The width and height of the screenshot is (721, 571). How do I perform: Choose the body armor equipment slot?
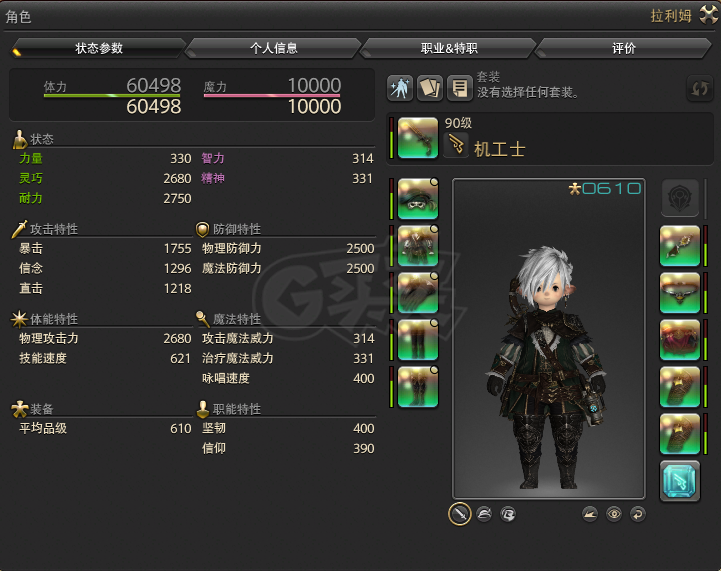(417, 245)
